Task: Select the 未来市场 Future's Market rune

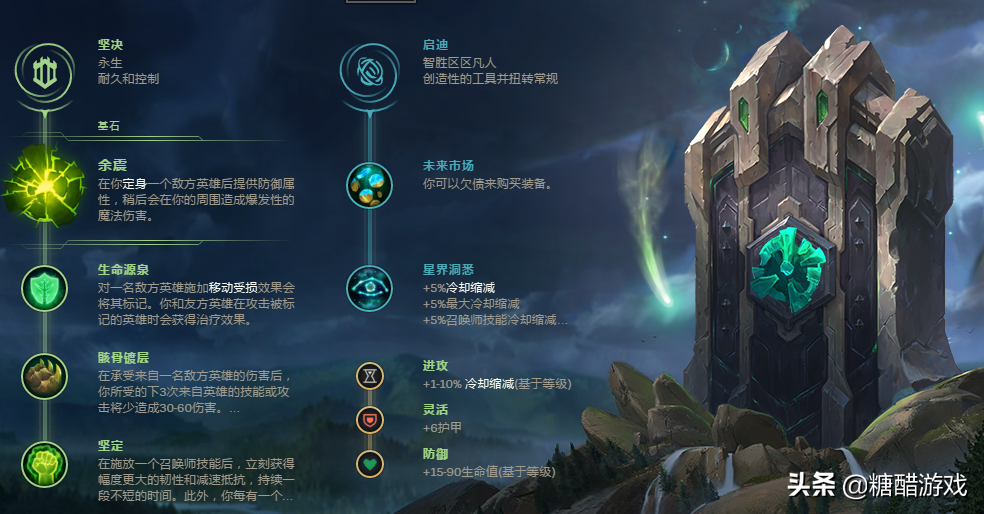Action: coord(369,185)
